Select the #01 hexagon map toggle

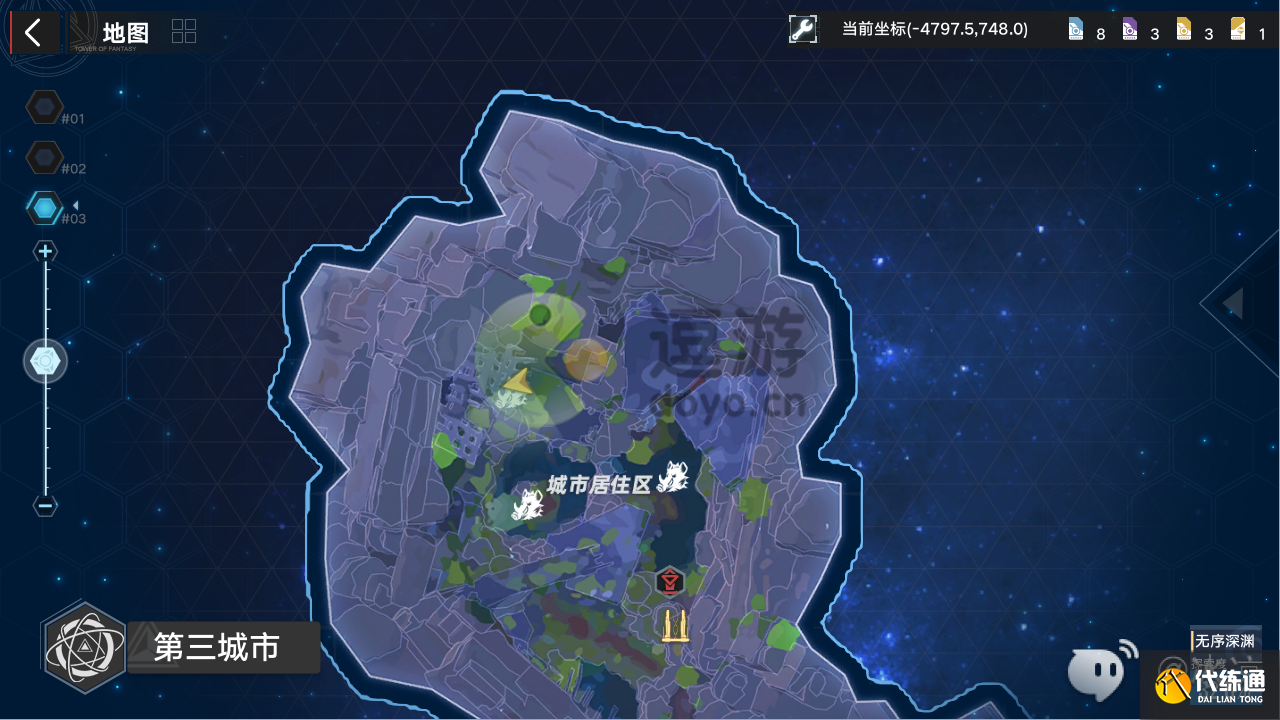46,107
